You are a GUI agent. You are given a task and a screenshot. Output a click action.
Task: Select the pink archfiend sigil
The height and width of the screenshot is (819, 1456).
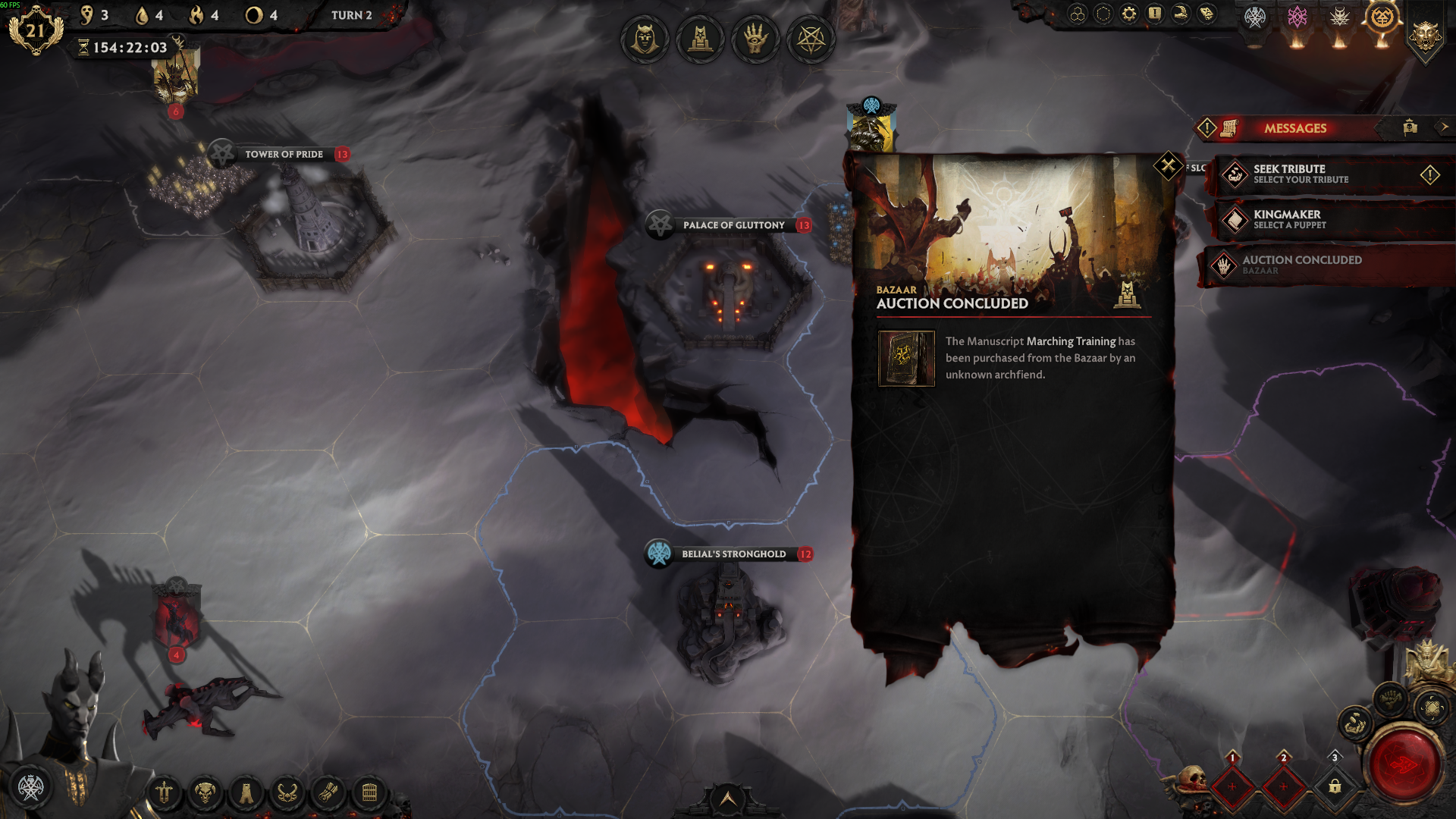(x=1297, y=17)
